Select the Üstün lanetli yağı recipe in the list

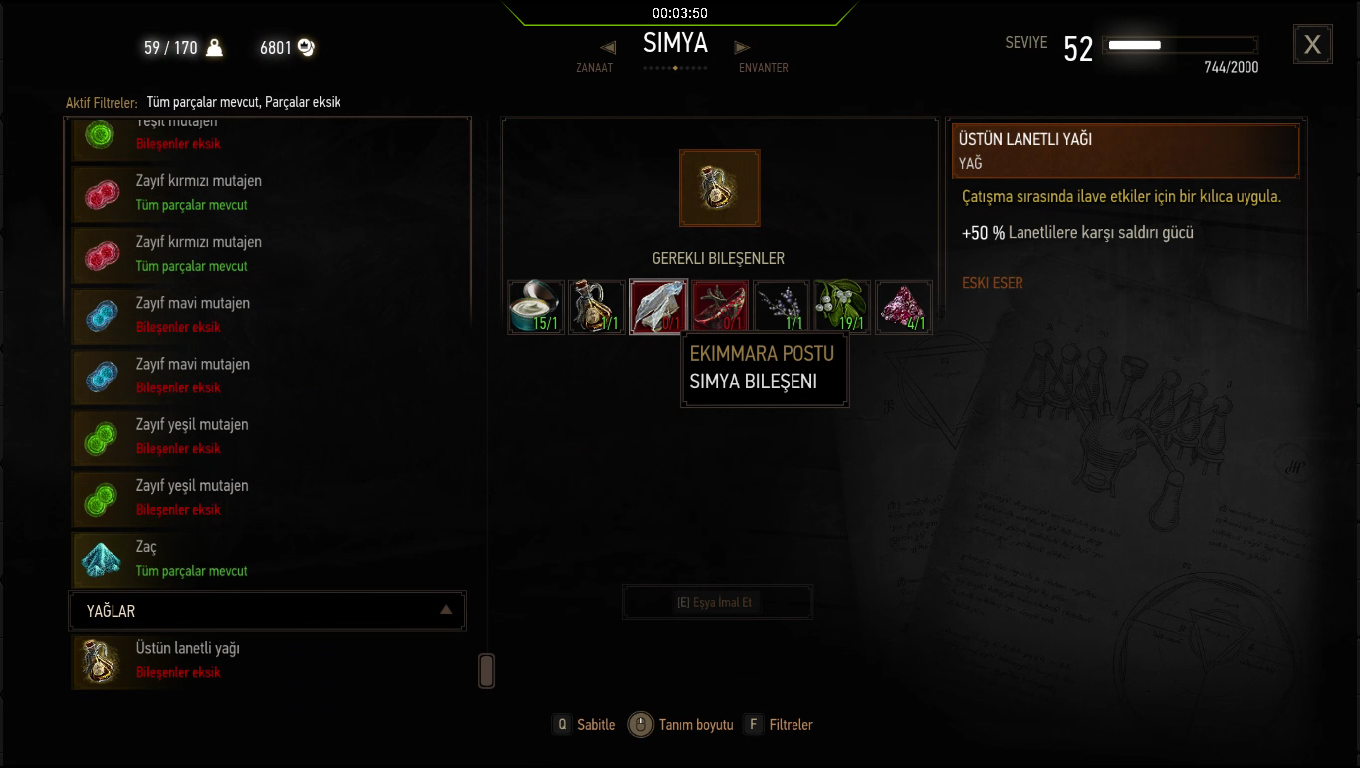click(268, 660)
